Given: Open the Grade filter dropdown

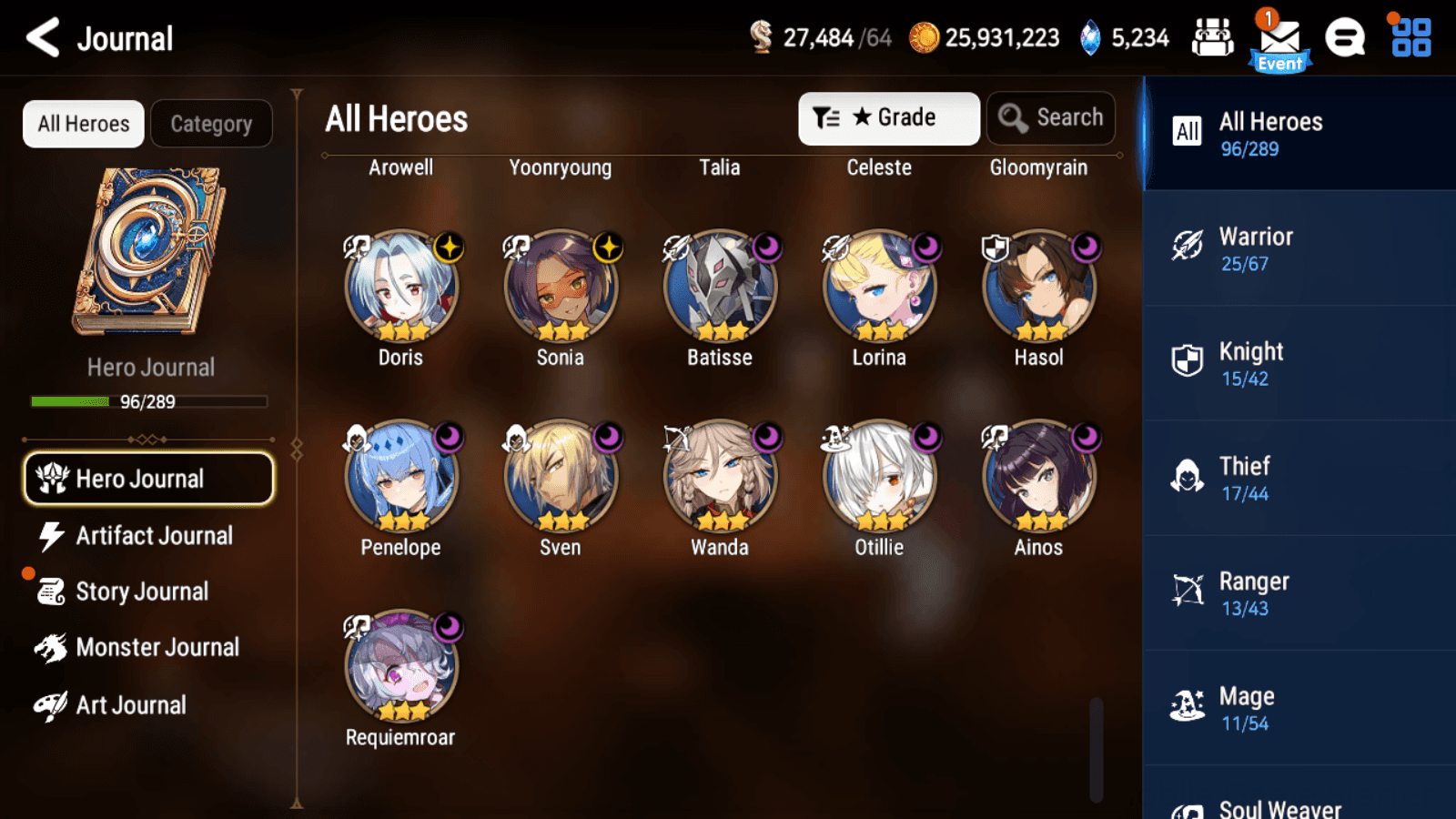Looking at the screenshot, I should pyautogui.click(x=888, y=117).
